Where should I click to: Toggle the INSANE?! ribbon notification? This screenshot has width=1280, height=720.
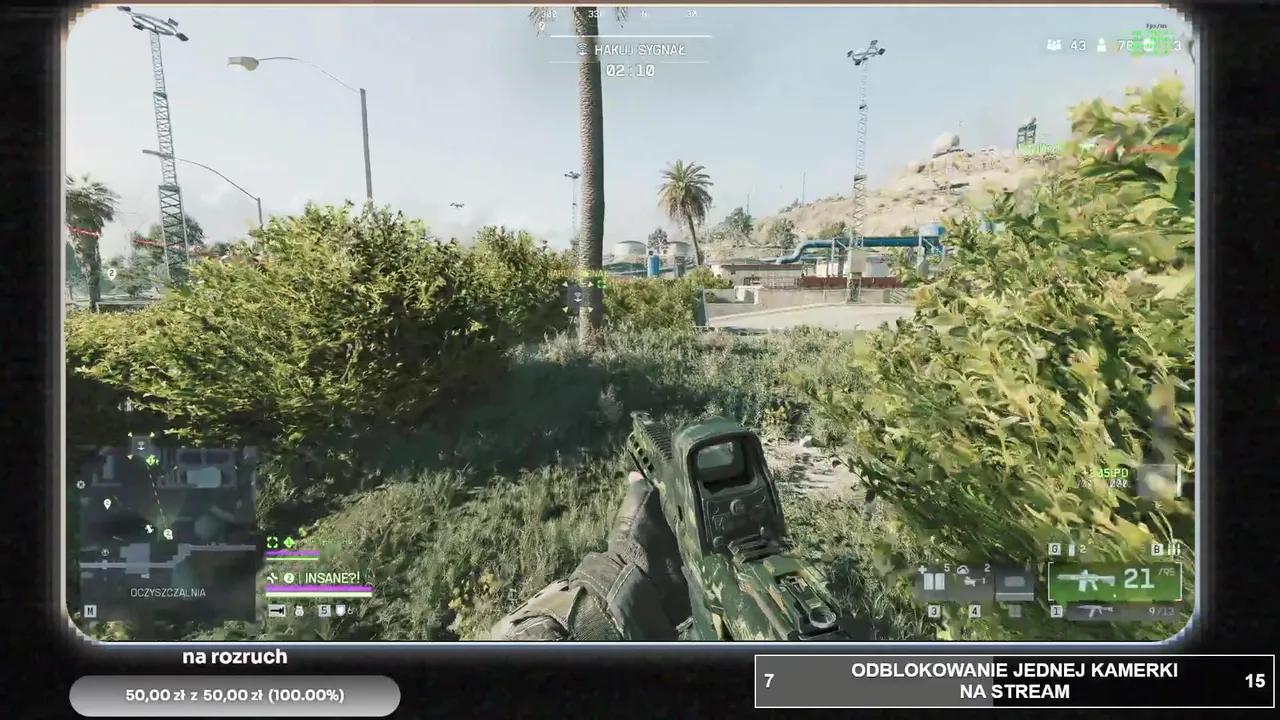point(331,577)
